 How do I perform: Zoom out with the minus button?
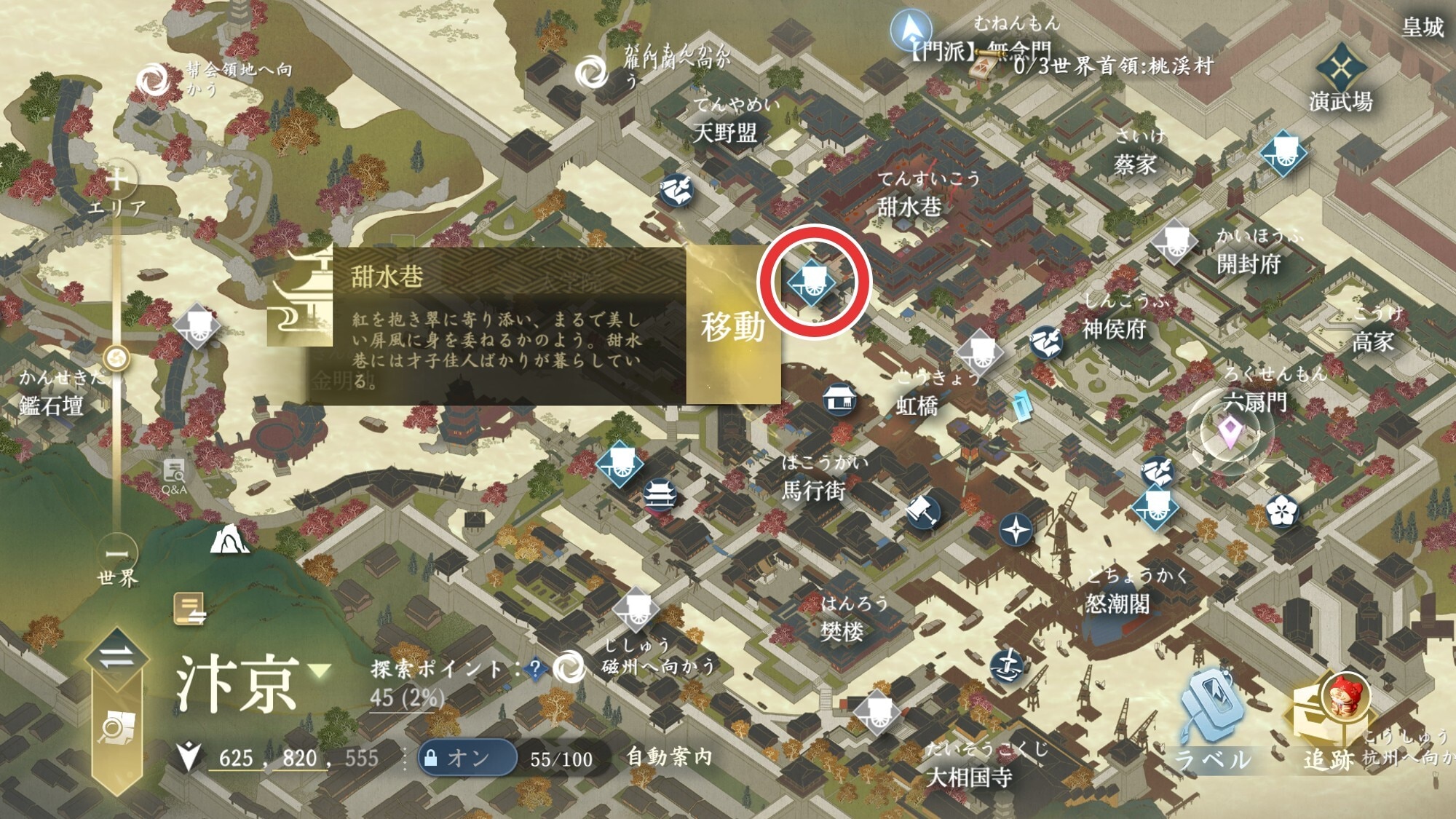pos(116,554)
